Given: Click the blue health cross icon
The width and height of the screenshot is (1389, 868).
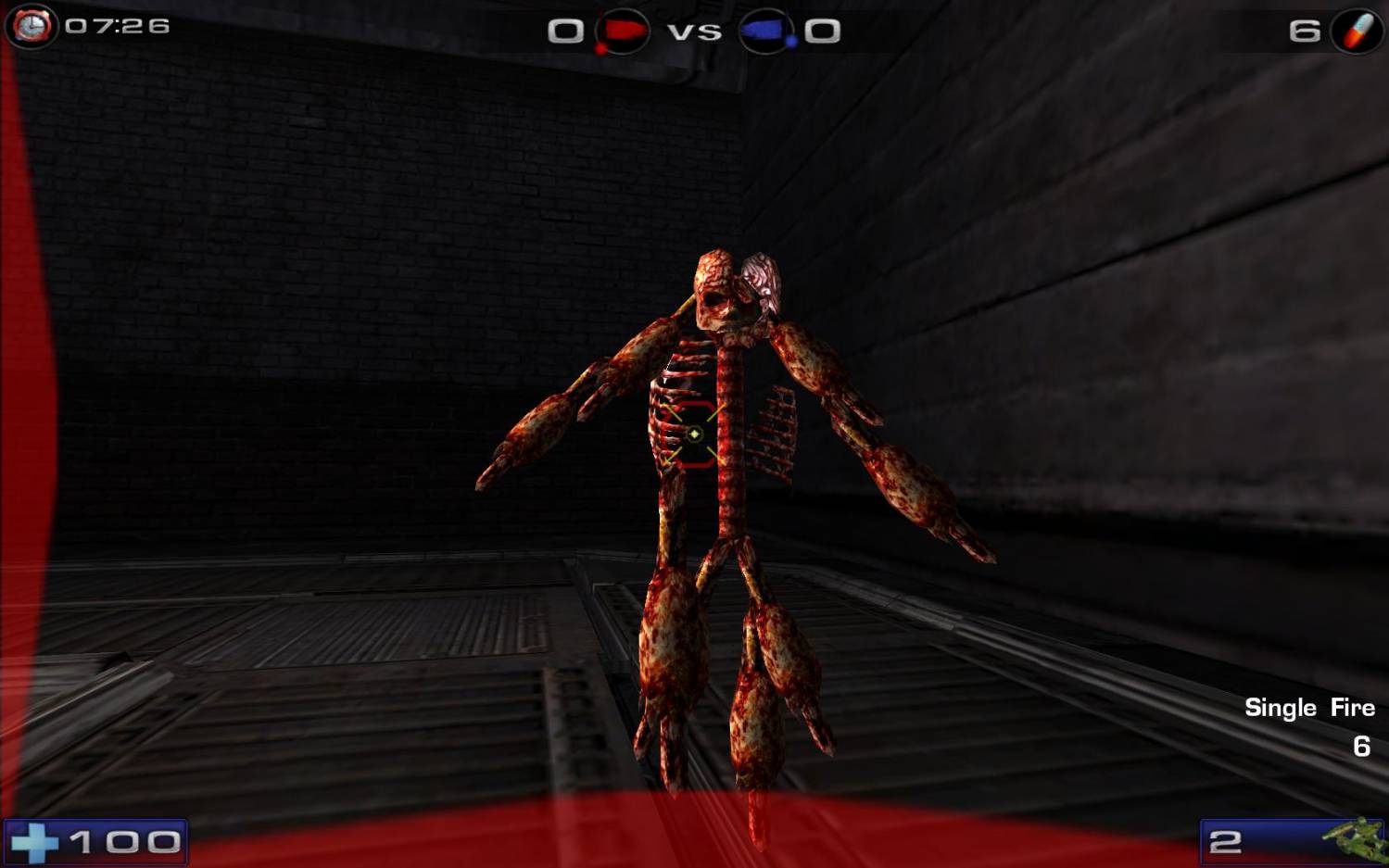Looking at the screenshot, I should 35,842.
